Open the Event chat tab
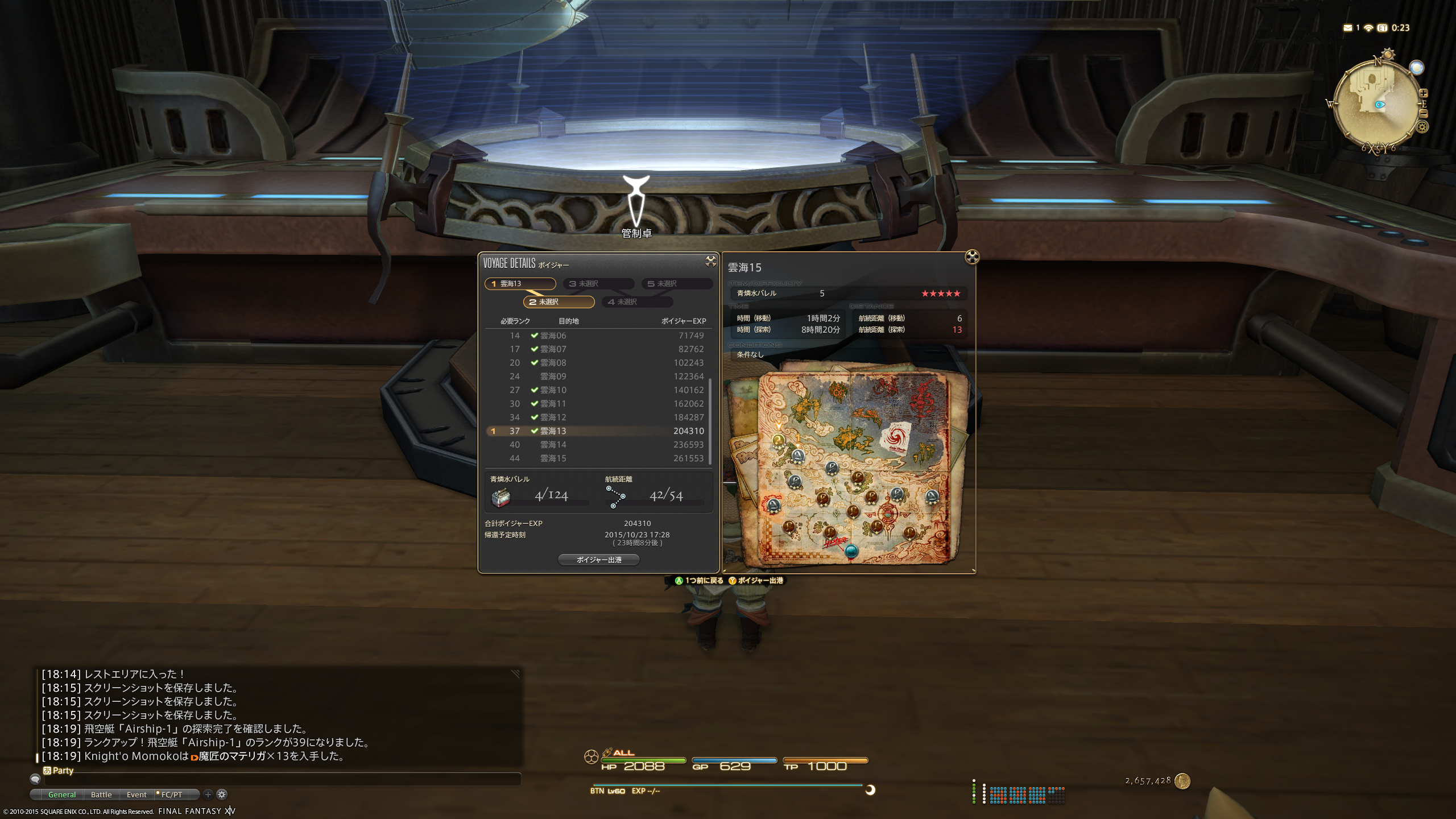 136,795
